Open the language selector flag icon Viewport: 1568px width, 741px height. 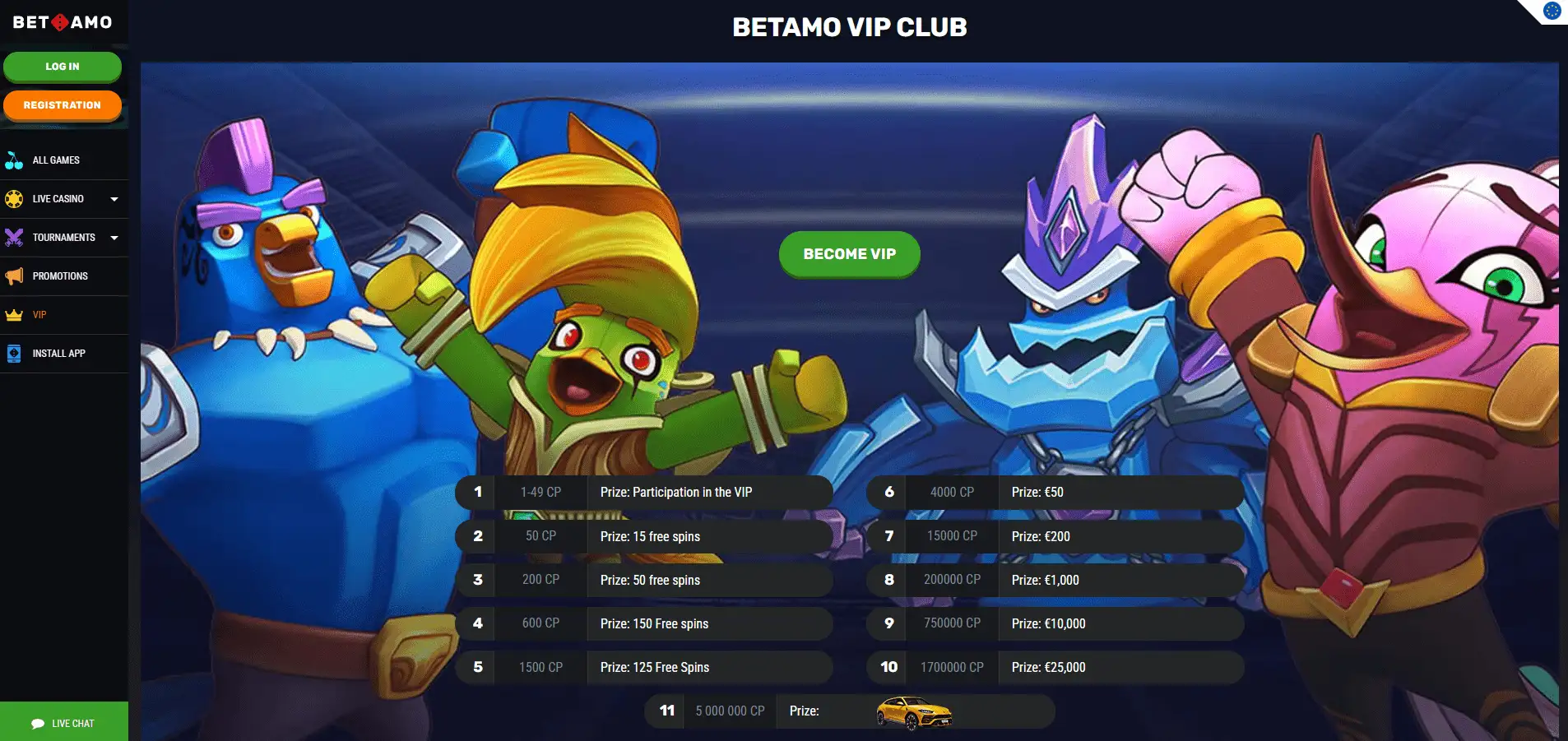(1552, 11)
